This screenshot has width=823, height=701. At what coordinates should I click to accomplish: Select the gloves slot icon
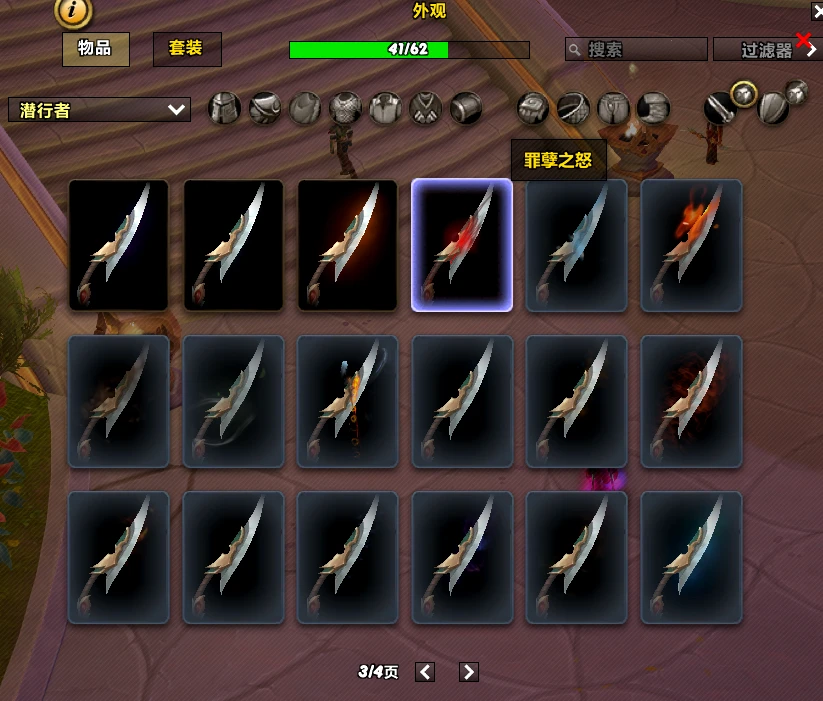(533, 108)
